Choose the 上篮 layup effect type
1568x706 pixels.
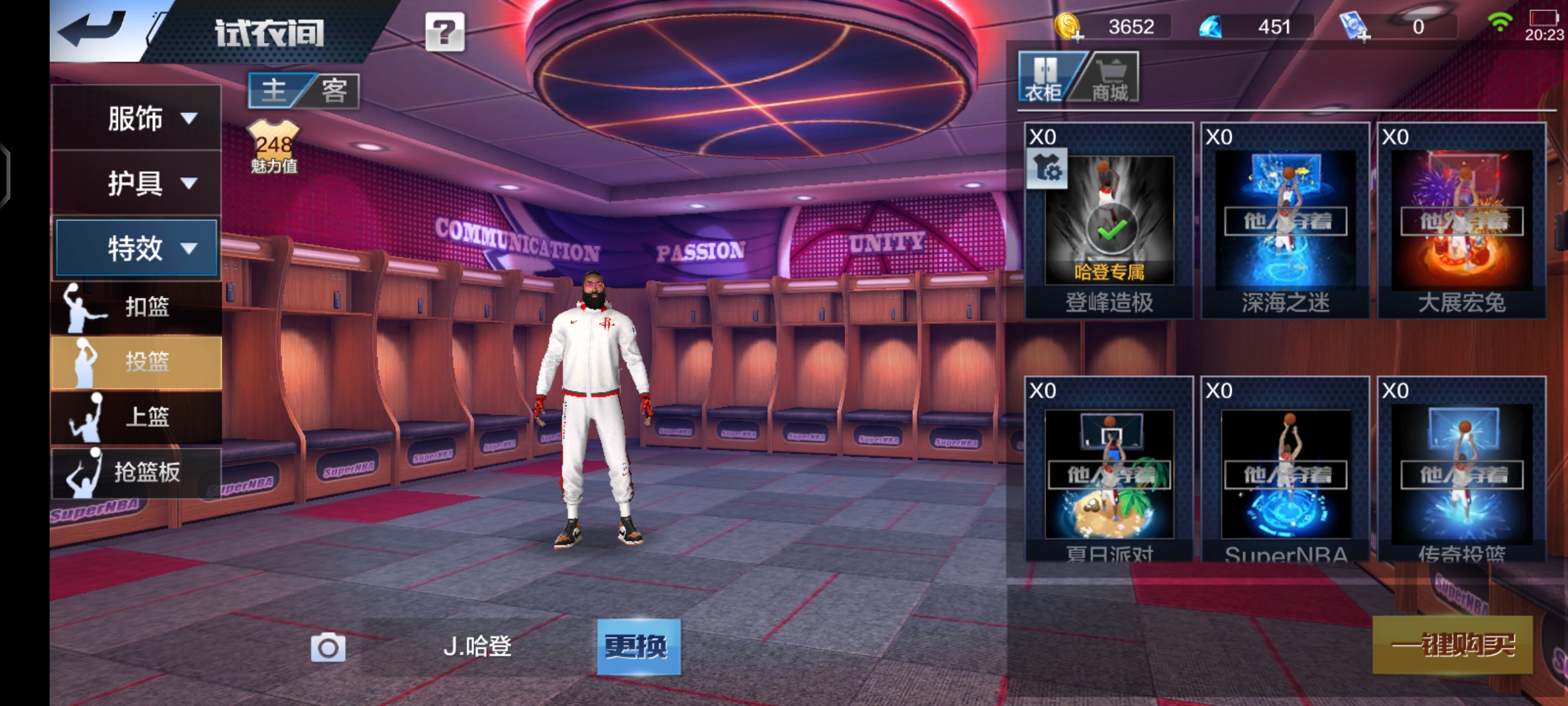click(x=136, y=416)
